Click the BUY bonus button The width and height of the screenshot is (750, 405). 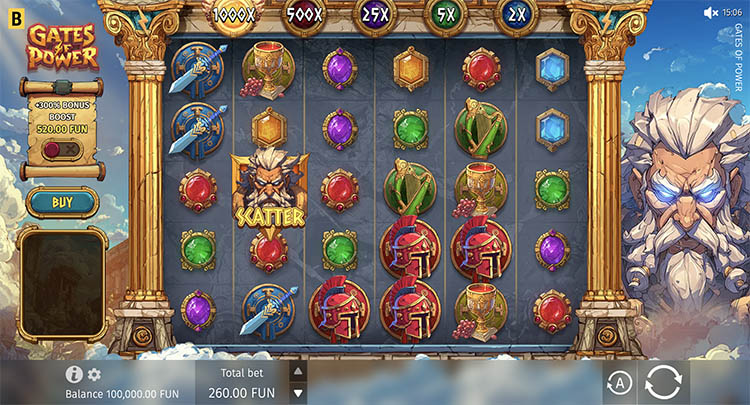click(x=62, y=202)
